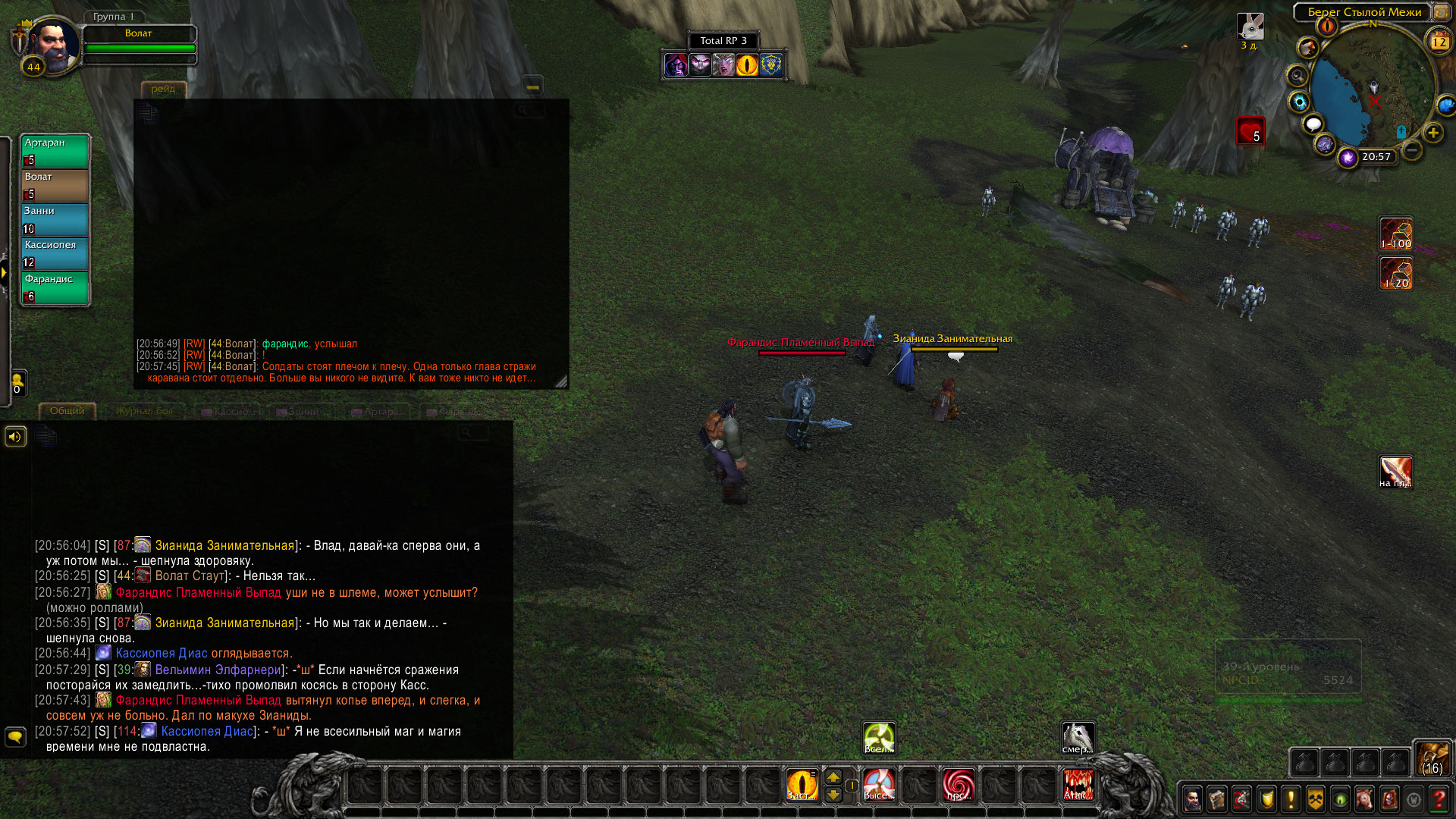Activate the orange eye action bar ability

pyautogui.click(x=802, y=785)
